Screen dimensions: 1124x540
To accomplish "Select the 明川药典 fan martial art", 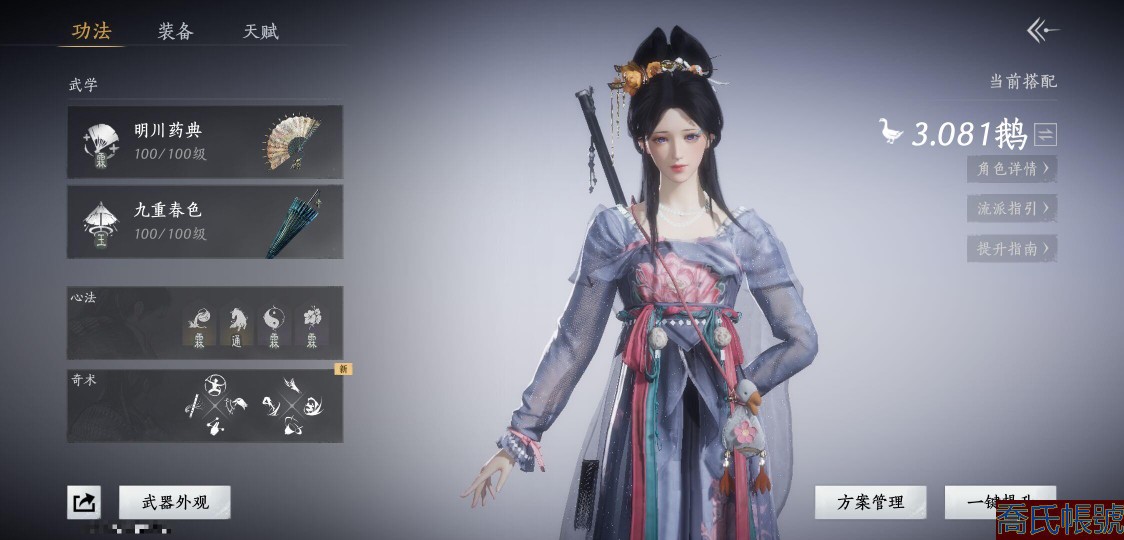I will click(x=205, y=142).
